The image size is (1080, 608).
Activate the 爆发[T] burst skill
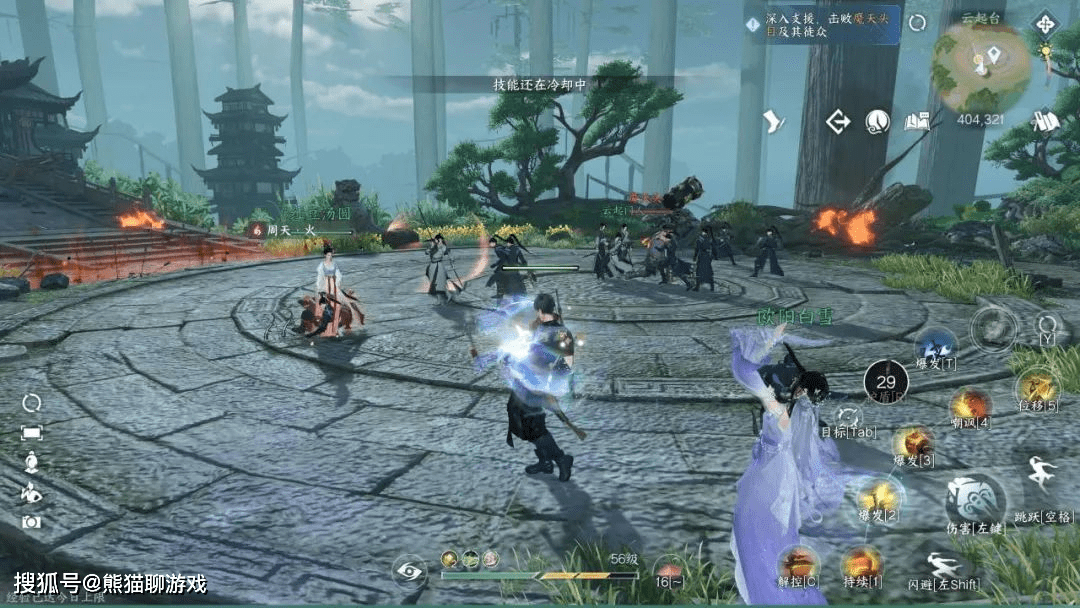(936, 346)
